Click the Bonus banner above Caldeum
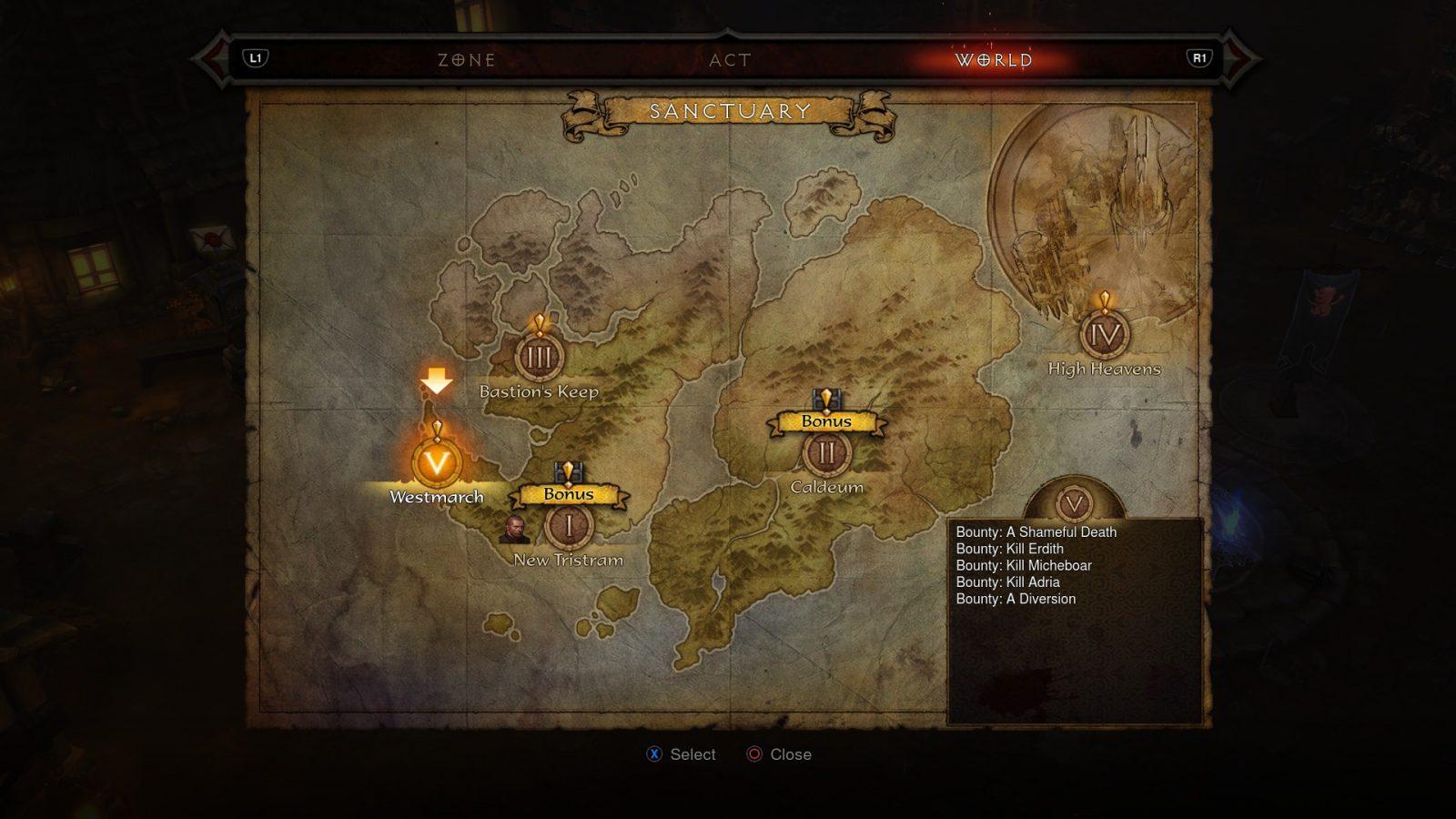Viewport: 1456px width, 819px height. click(x=826, y=421)
